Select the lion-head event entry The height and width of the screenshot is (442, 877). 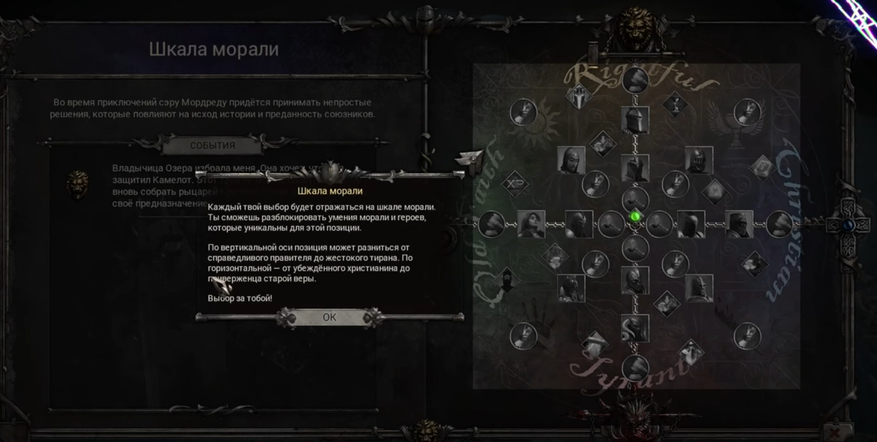pos(77,183)
